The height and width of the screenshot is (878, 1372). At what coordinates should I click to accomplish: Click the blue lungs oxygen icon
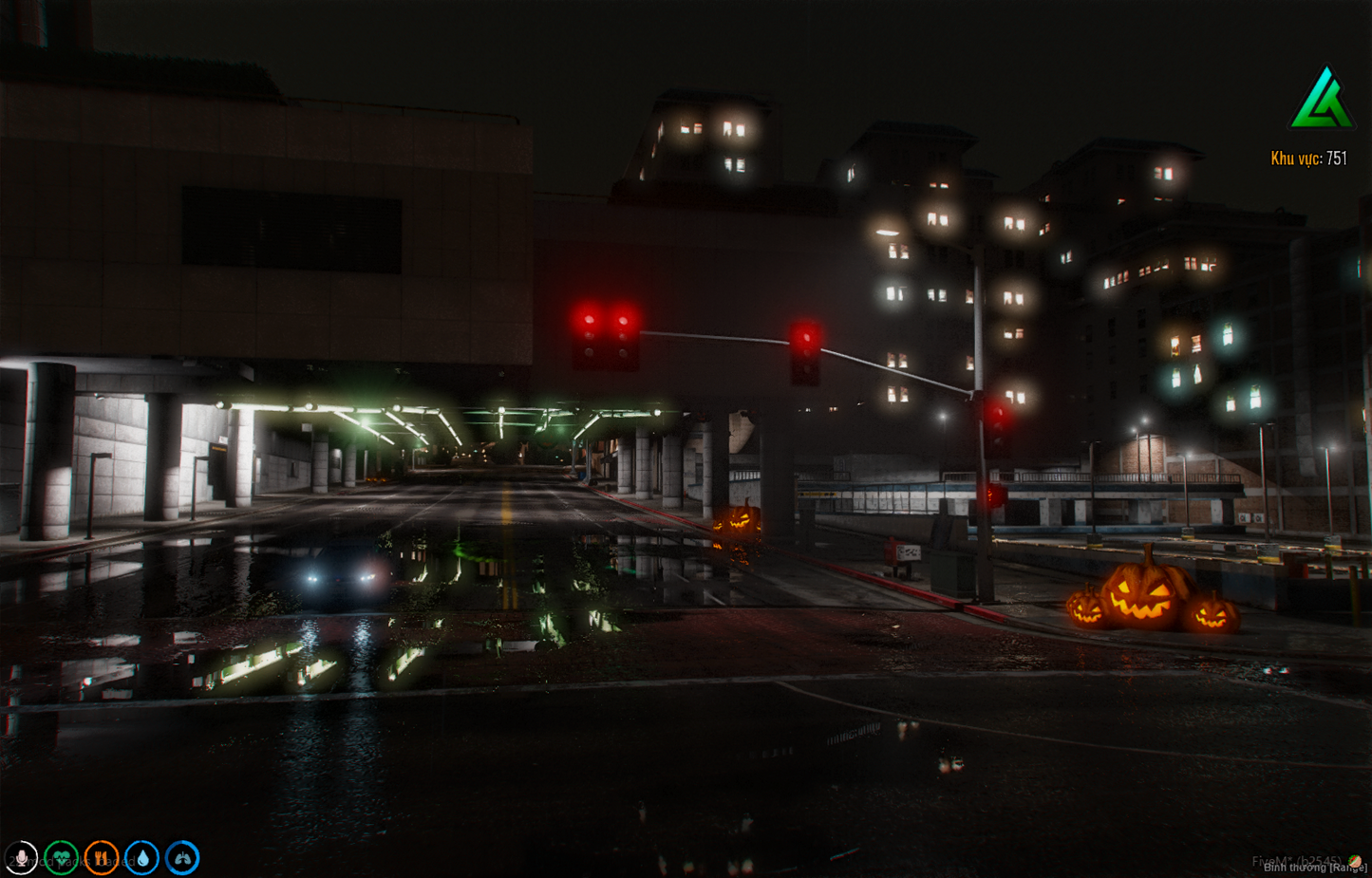(x=183, y=857)
